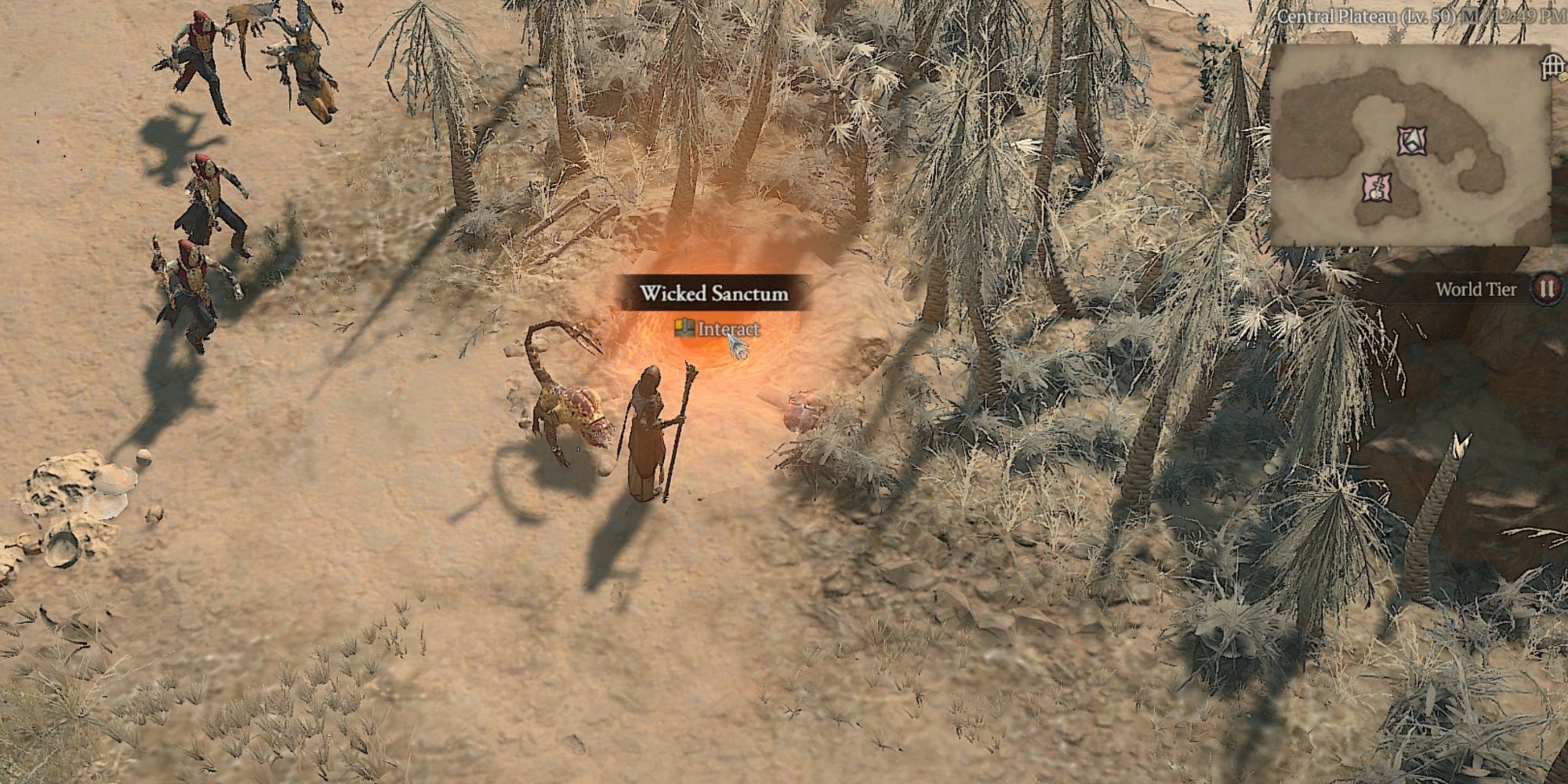Click the World Tier II numeral emblem
Viewport: 1568px width, 784px height.
pos(1544,289)
